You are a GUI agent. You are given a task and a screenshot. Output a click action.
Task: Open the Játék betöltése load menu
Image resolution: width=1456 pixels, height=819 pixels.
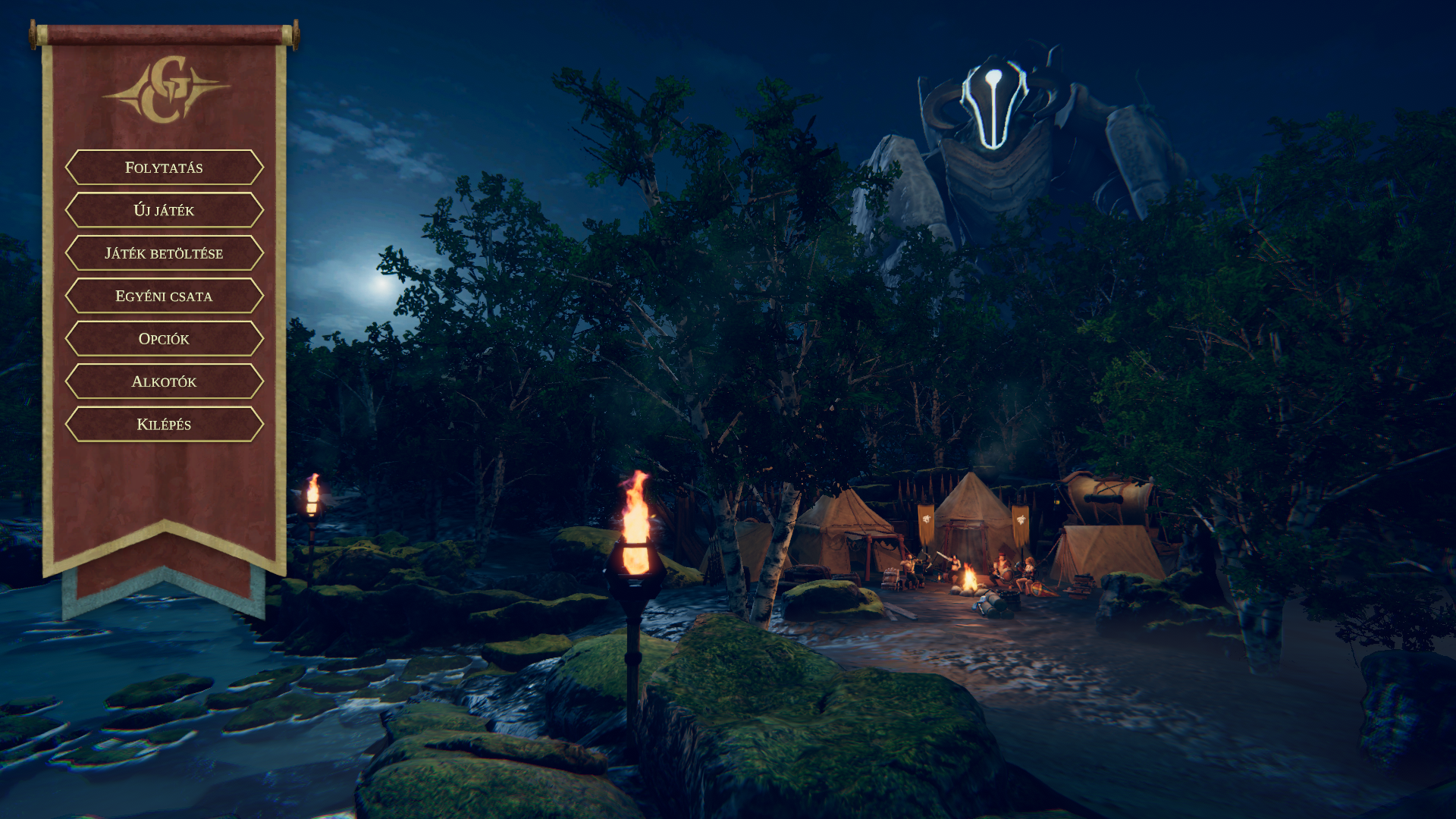click(x=164, y=253)
